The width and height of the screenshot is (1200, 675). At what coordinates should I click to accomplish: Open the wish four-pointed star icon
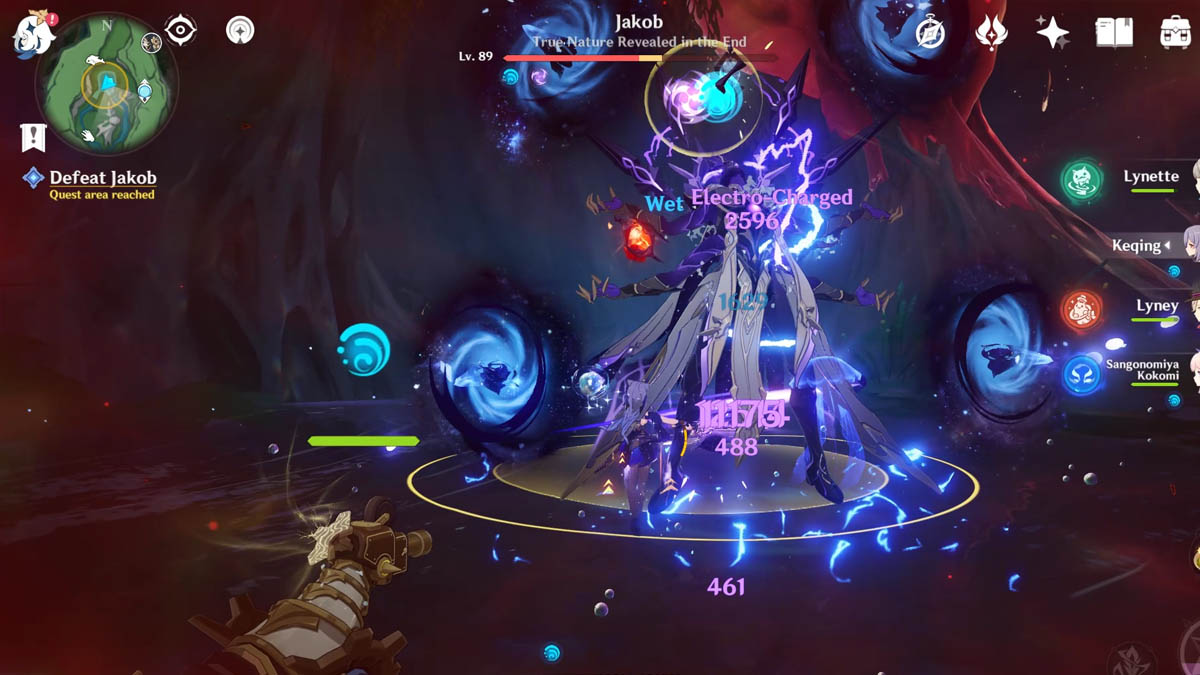click(1052, 32)
